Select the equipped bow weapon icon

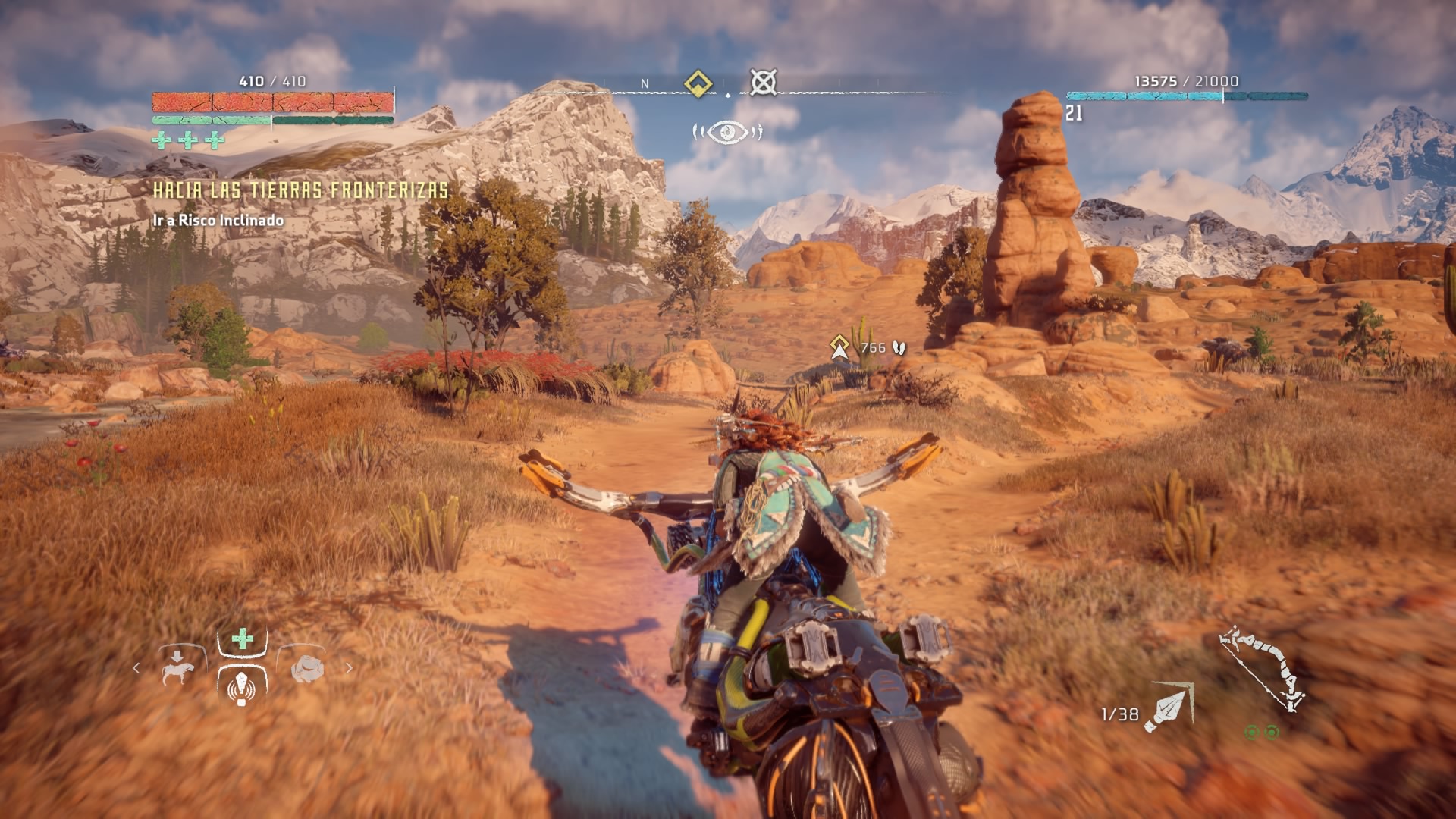(1261, 668)
